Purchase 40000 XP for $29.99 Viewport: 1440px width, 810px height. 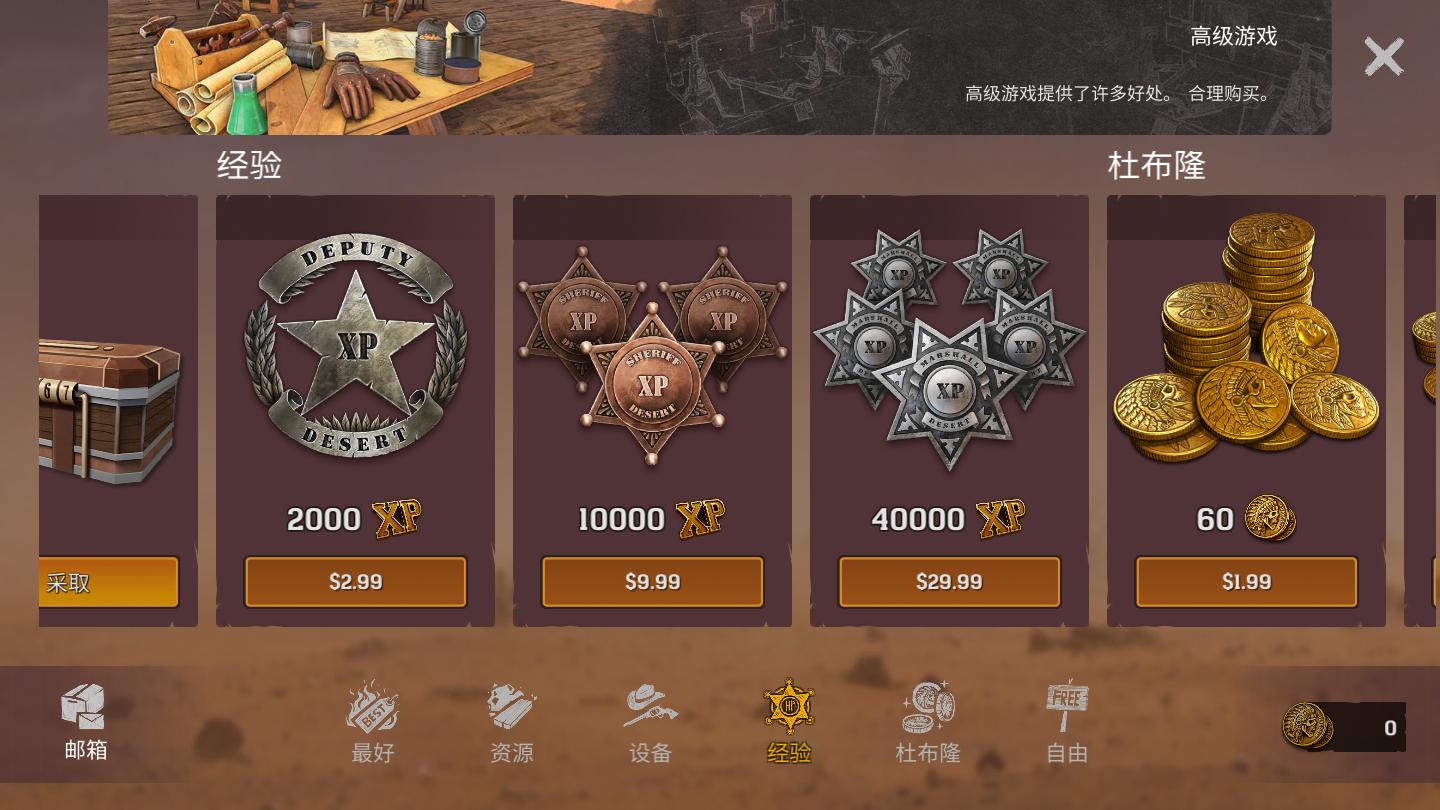[x=949, y=582]
